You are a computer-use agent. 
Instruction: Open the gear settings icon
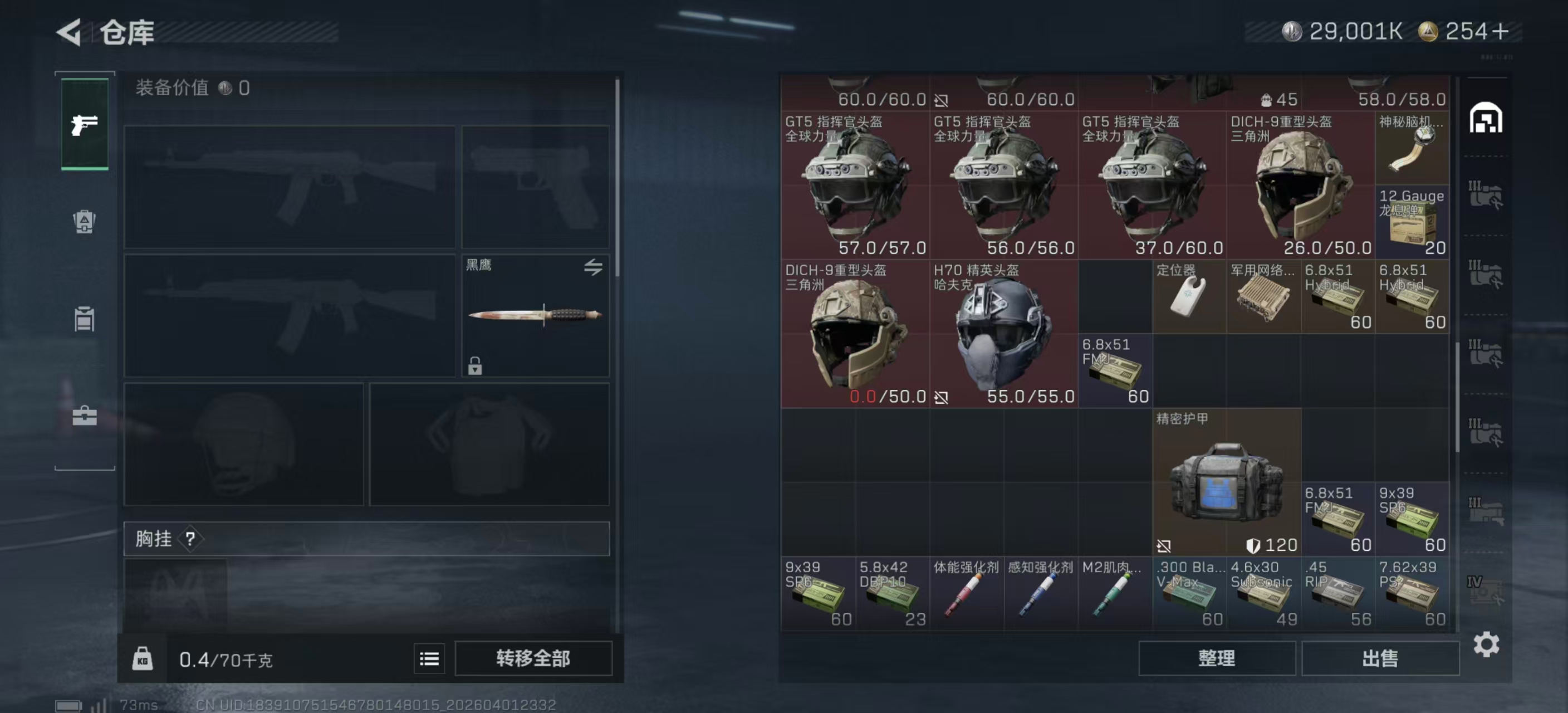(x=1486, y=643)
